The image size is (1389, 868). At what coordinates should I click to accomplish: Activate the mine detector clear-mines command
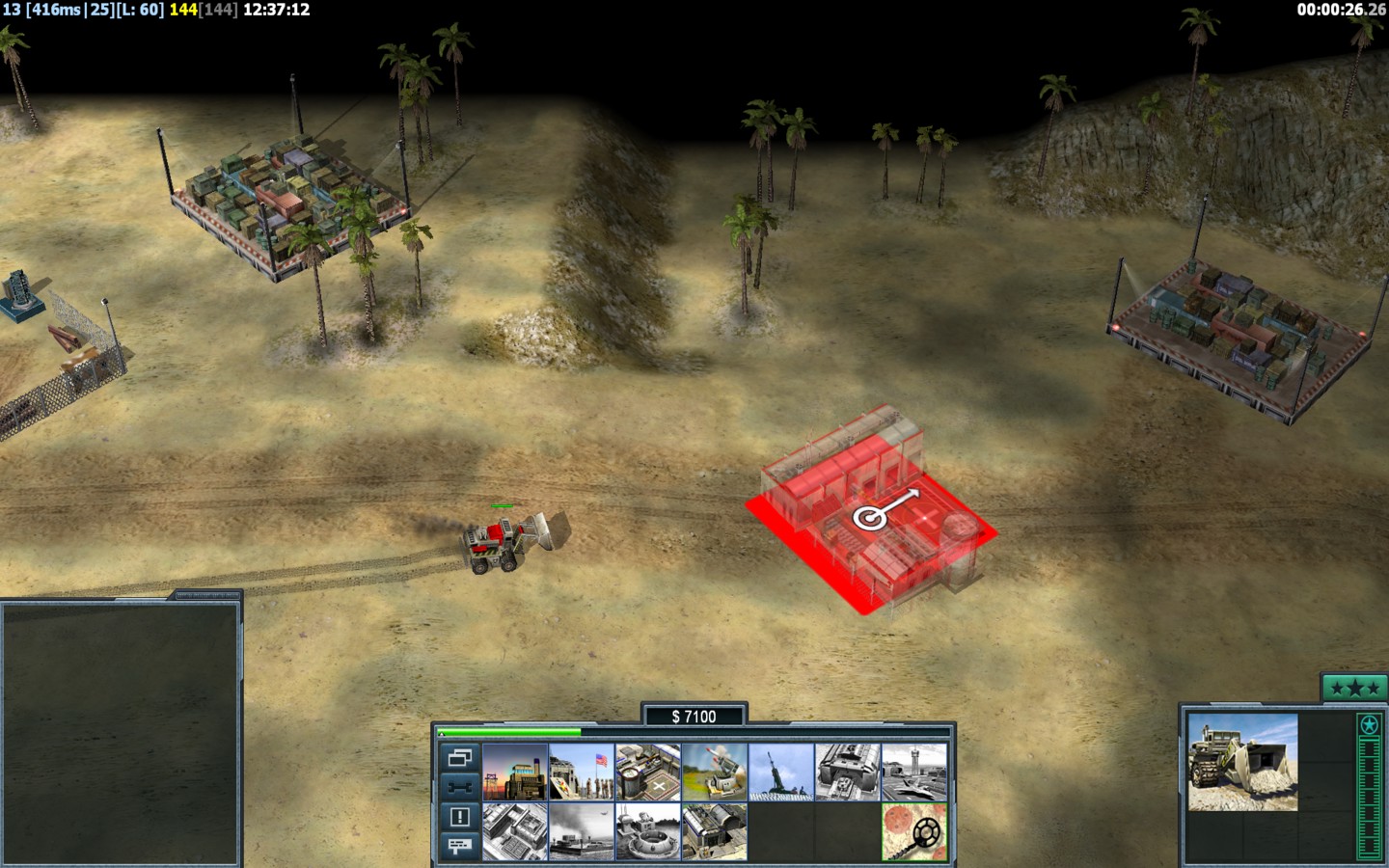coord(914,831)
